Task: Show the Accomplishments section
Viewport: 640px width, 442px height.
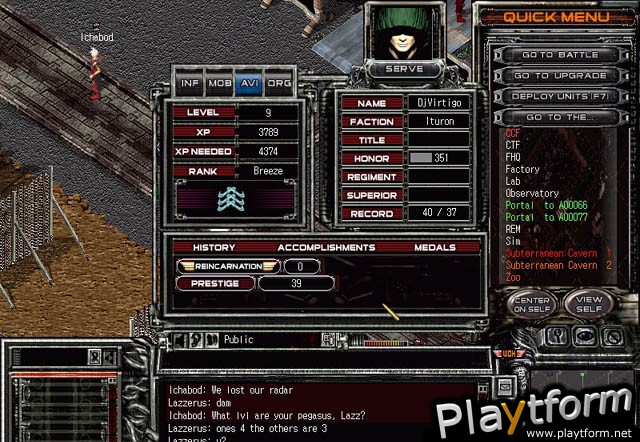Action: (326, 247)
